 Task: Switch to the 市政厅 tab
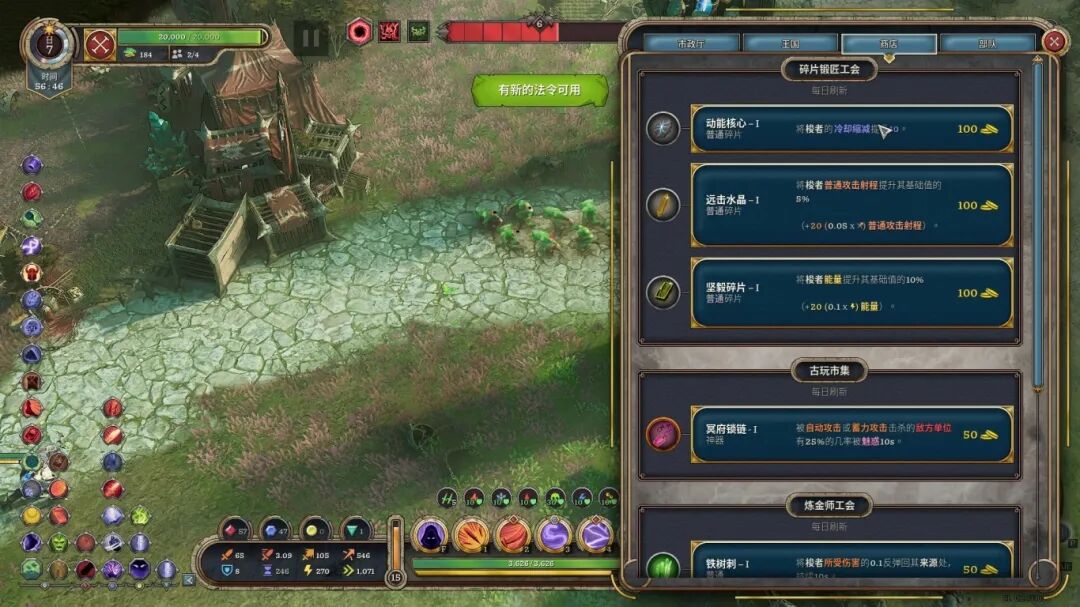[x=691, y=44]
